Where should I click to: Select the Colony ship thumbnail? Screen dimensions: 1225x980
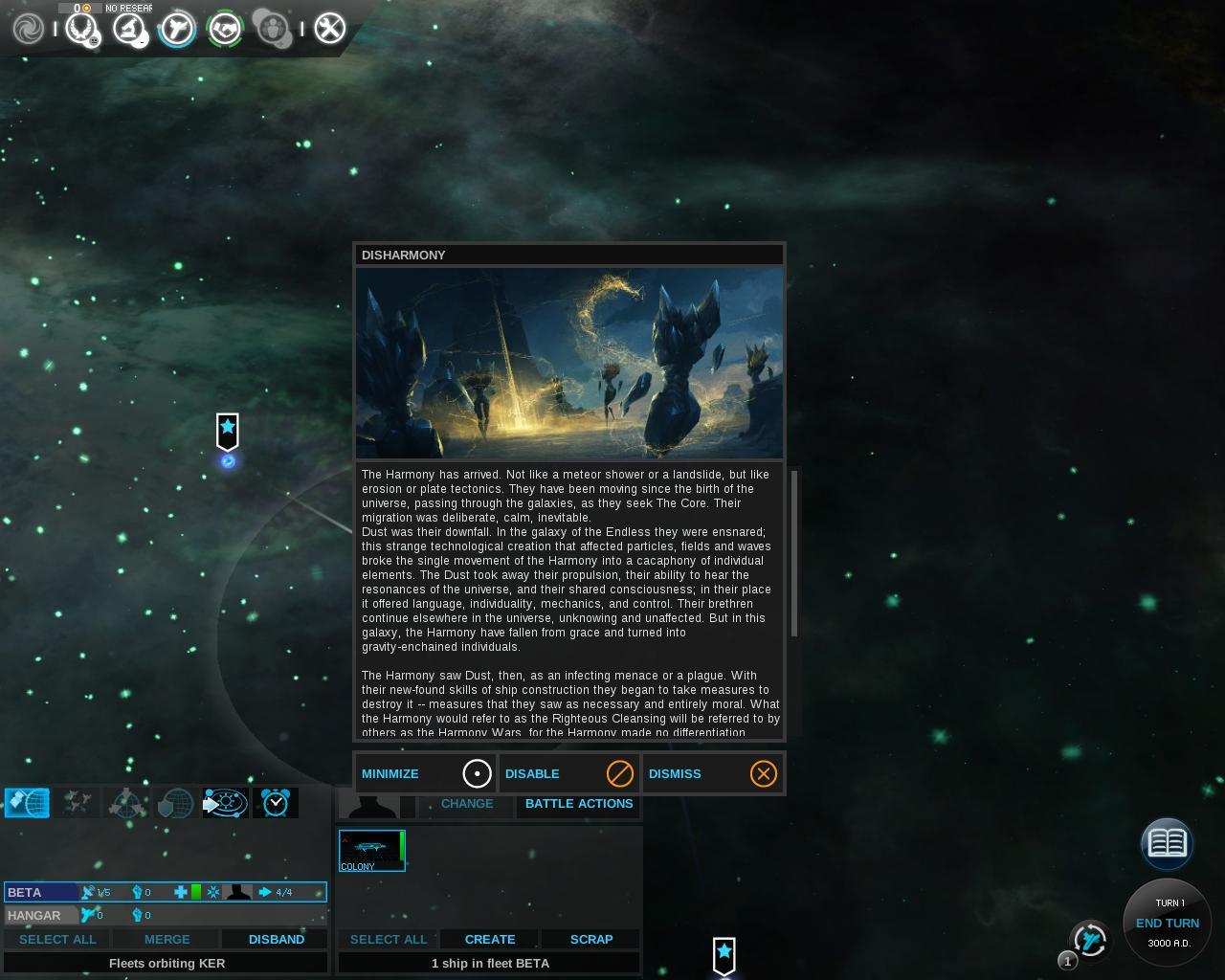click(372, 850)
